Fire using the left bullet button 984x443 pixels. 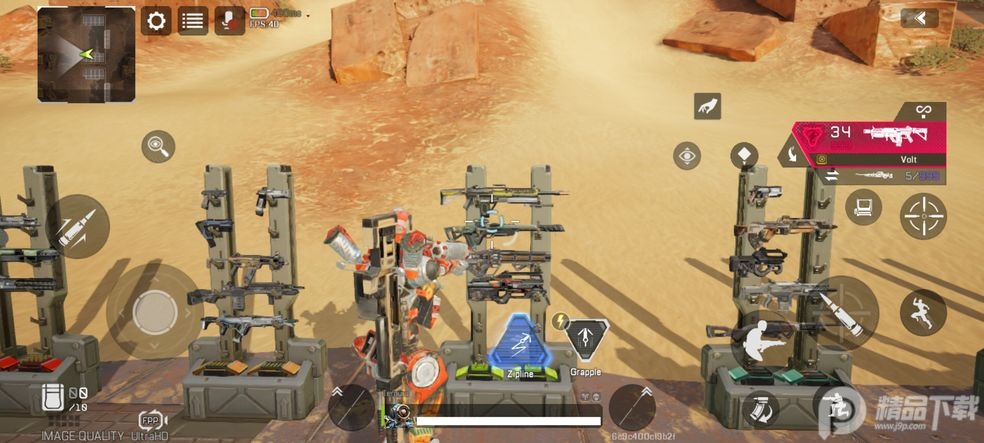coord(77,227)
